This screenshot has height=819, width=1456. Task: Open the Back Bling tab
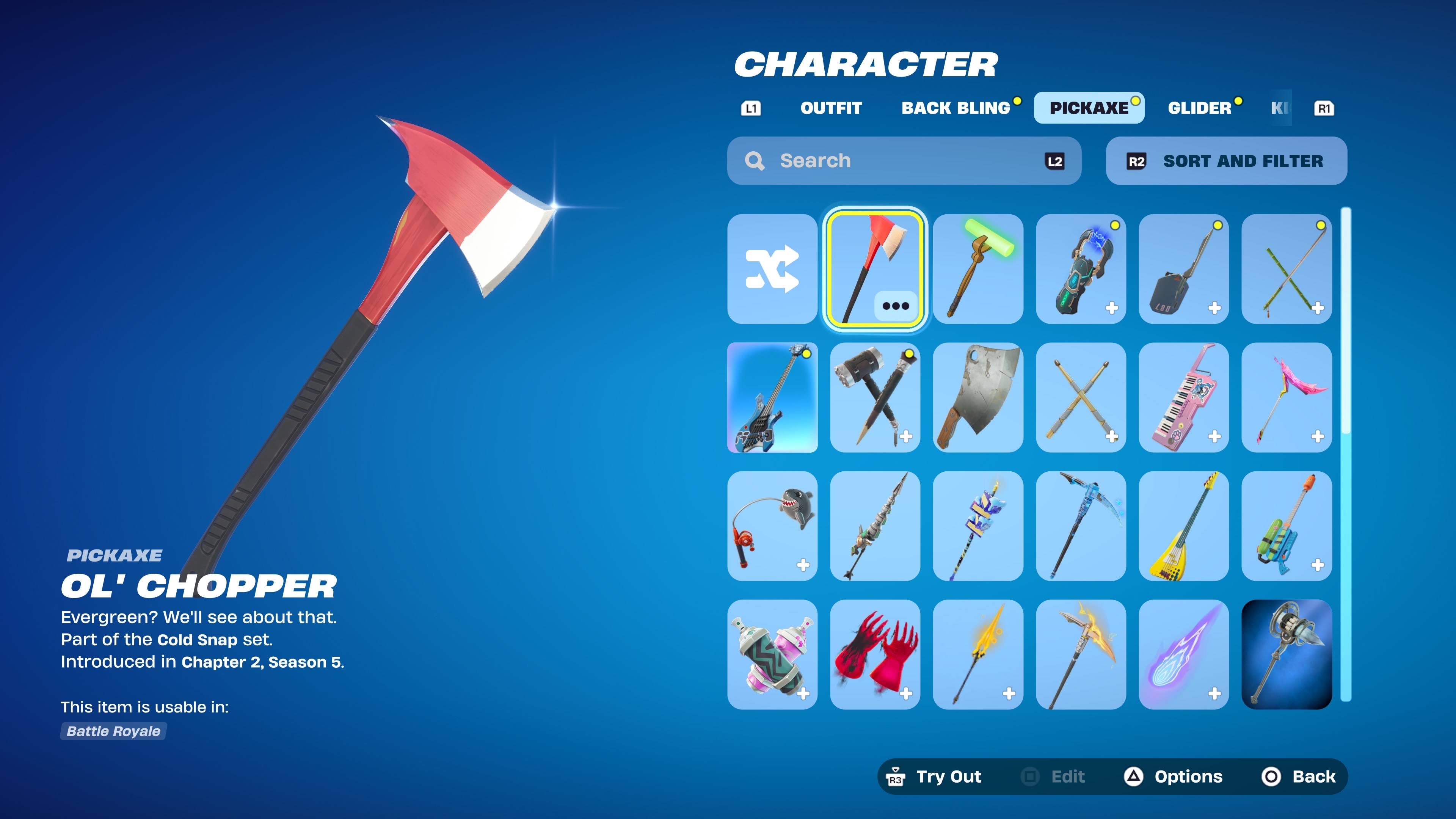point(956,108)
